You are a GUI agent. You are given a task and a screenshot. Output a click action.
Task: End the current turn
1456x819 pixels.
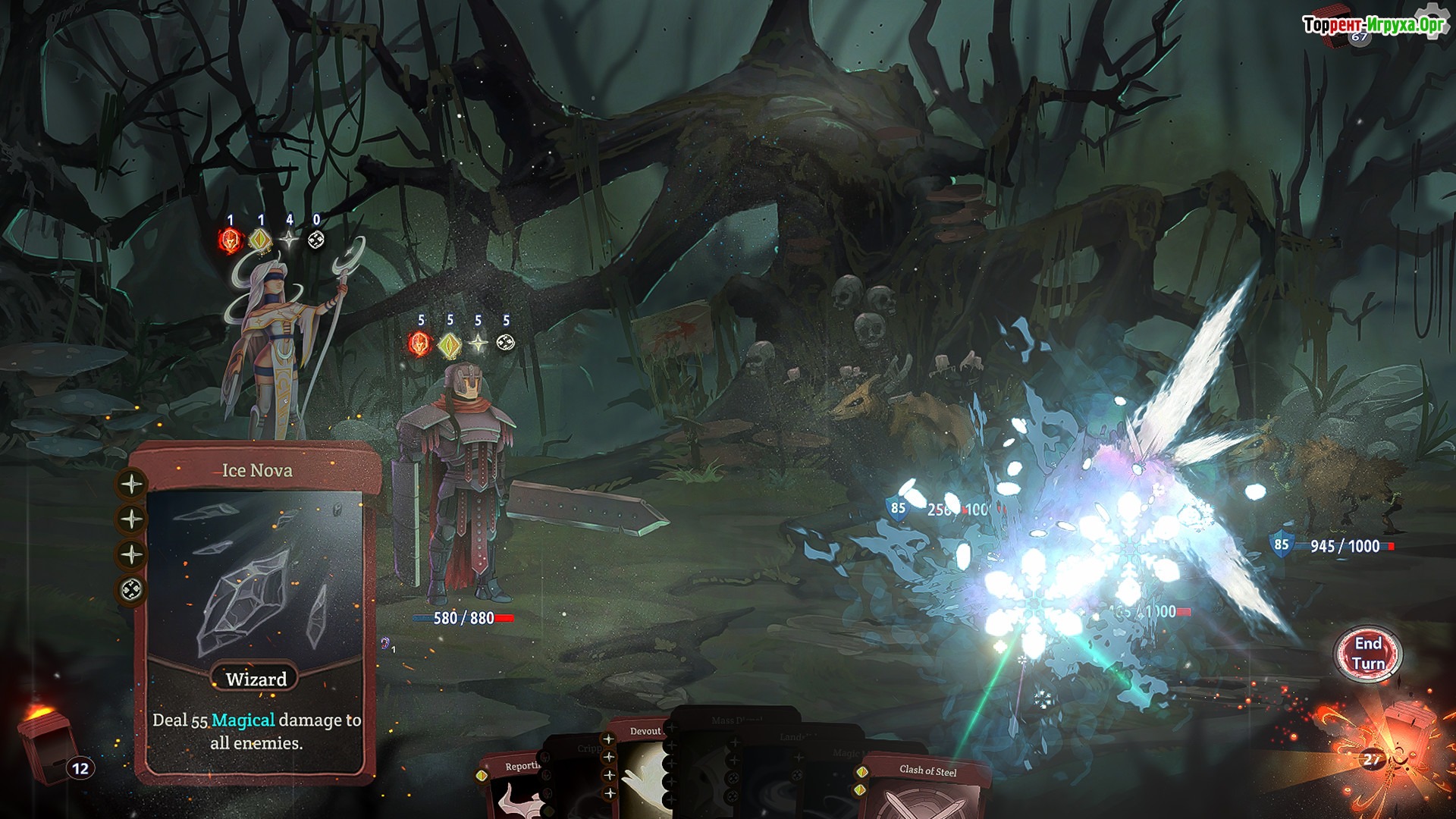(x=1368, y=654)
